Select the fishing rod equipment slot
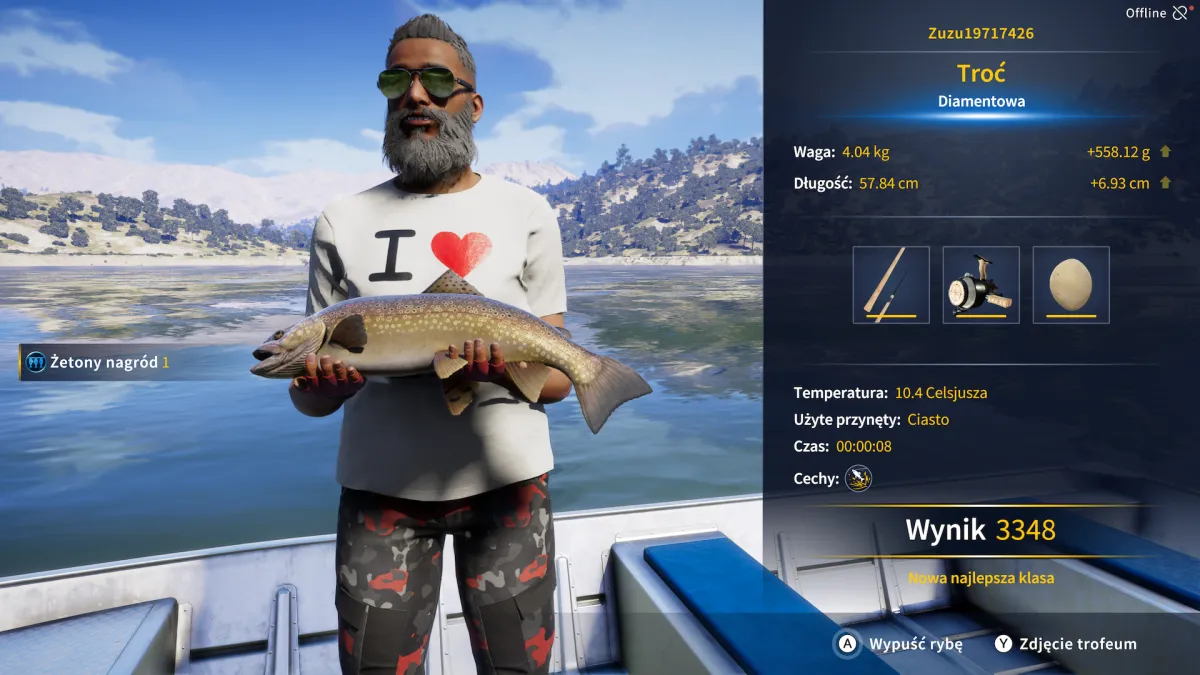This screenshot has height=675, width=1200. coord(891,285)
